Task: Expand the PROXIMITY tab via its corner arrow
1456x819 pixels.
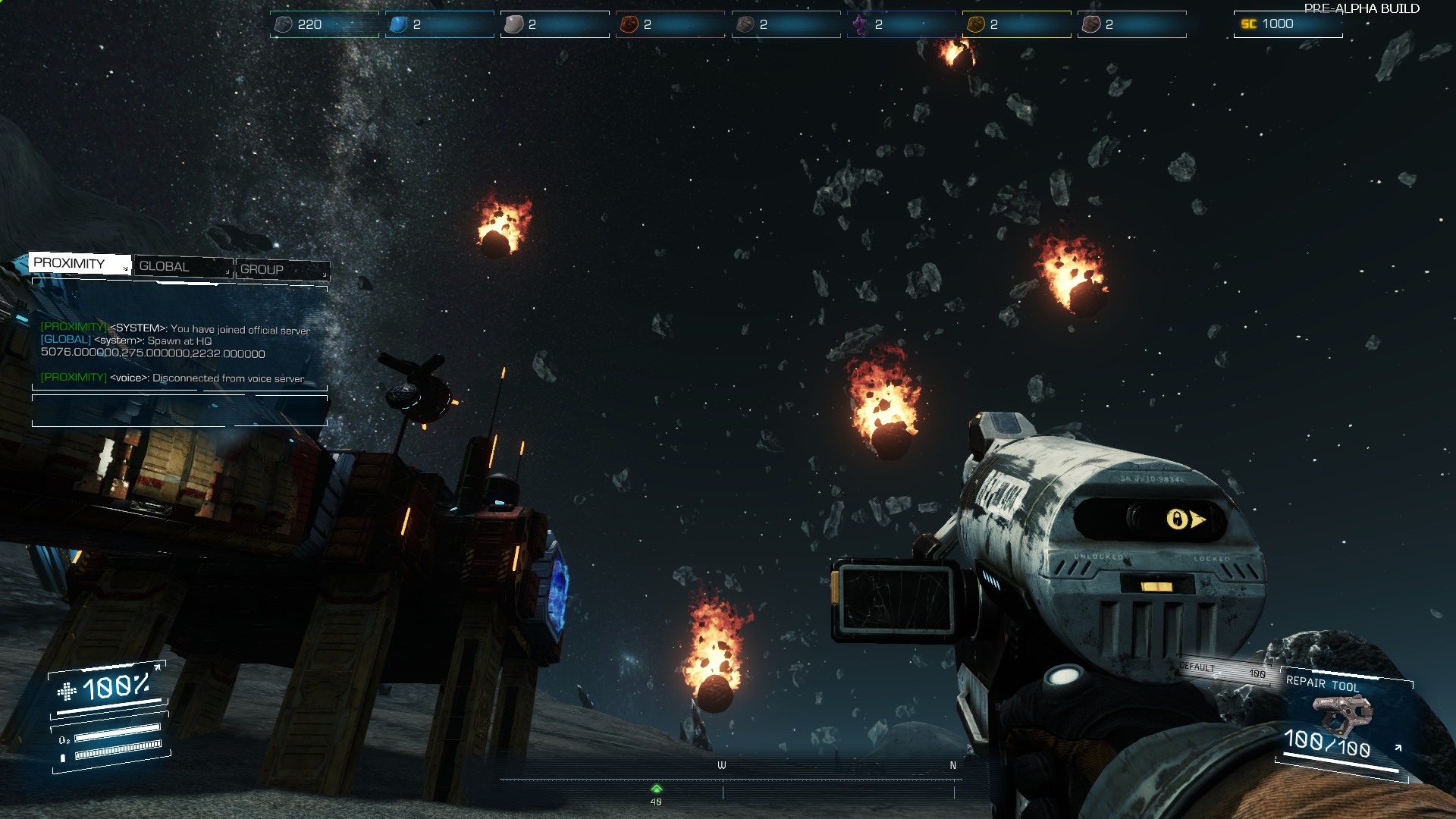Action: 126,268
